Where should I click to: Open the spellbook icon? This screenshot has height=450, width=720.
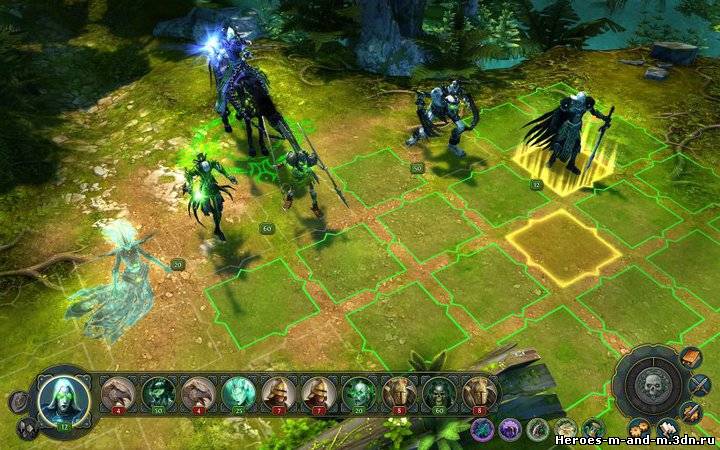click(691, 357)
